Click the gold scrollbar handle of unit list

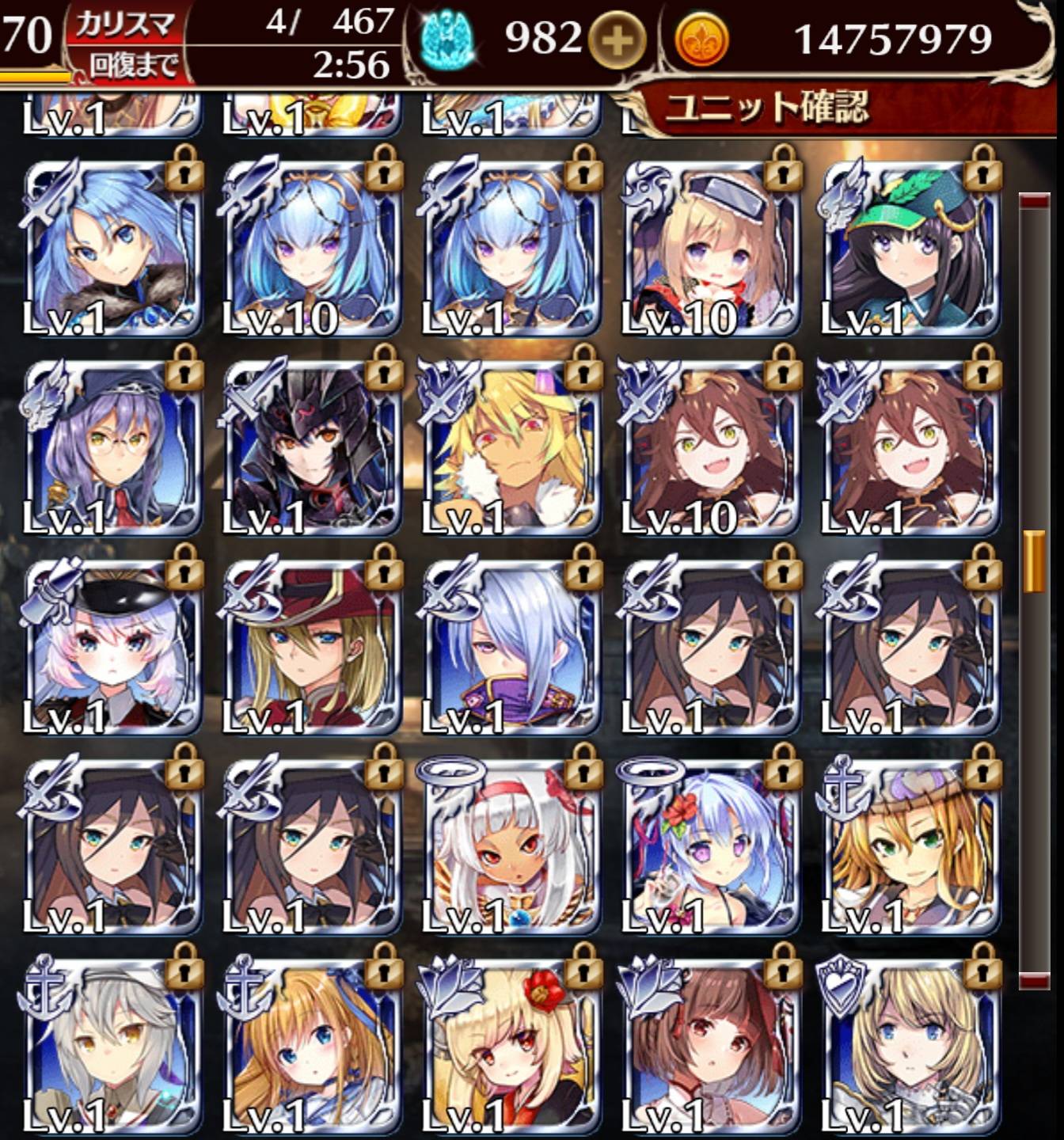tap(1034, 561)
